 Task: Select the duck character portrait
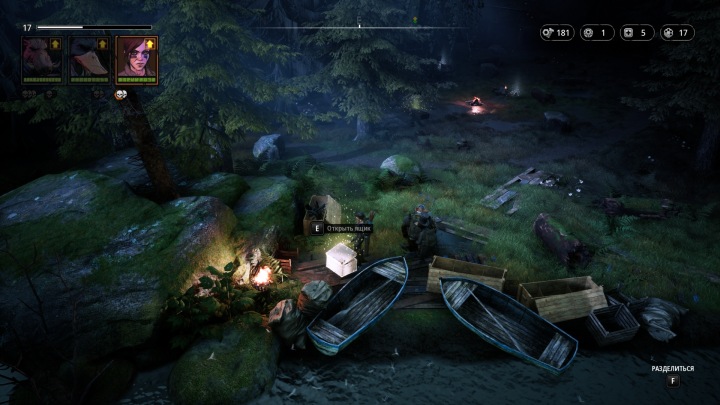[x=90, y=60]
